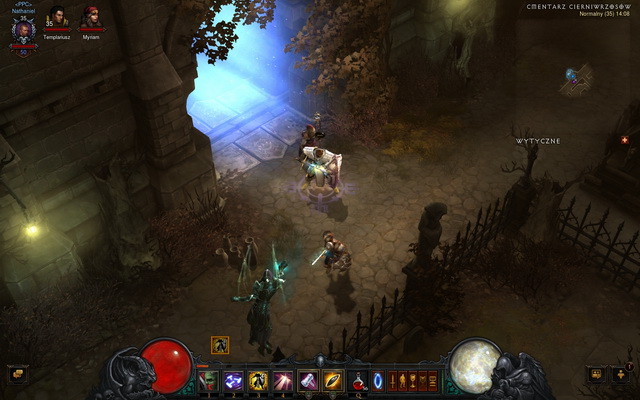Click the active buff icon above the skill bar
The height and width of the screenshot is (400, 640).
[x=220, y=345]
